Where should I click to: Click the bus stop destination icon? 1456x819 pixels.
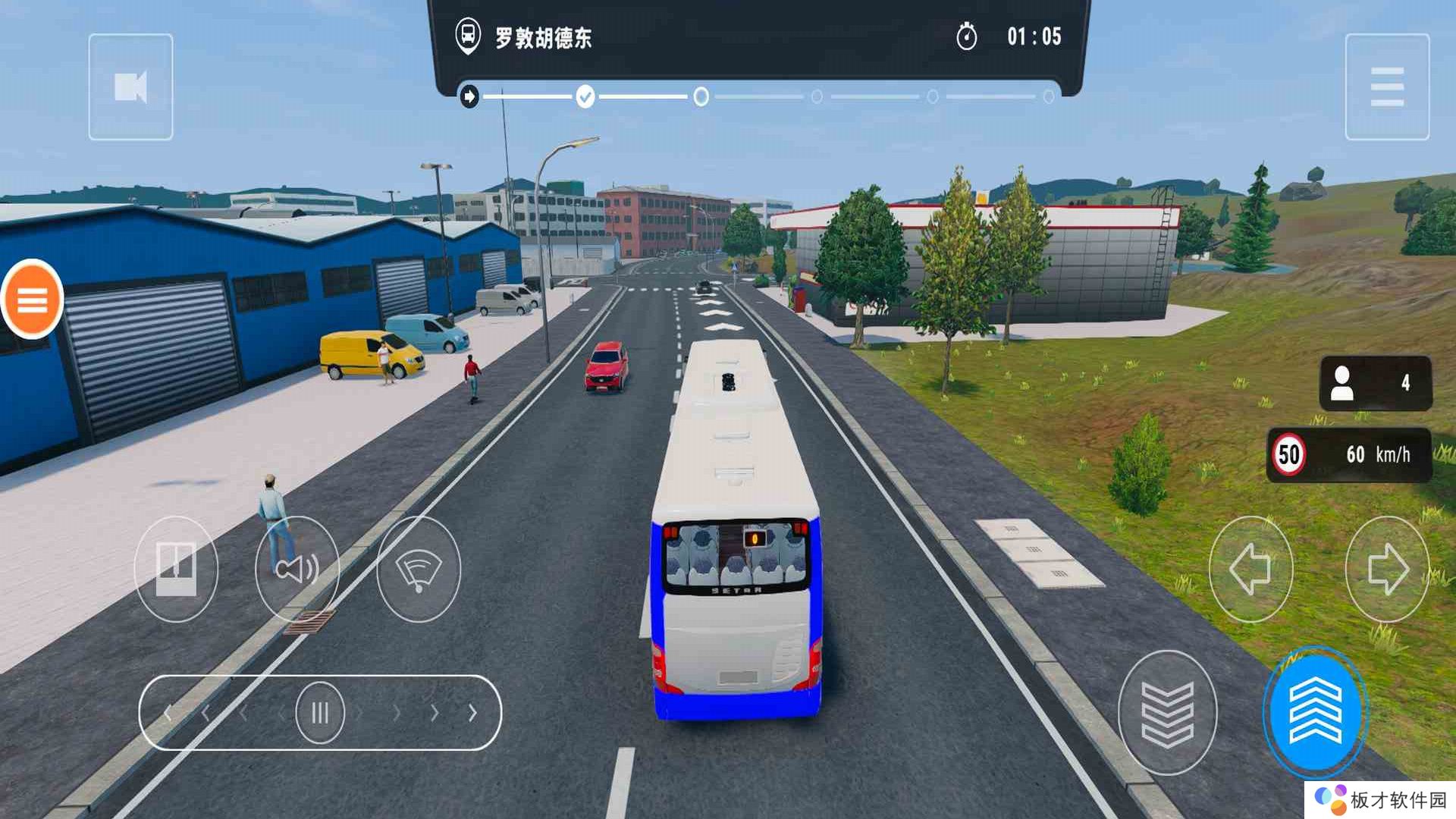coord(468,36)
